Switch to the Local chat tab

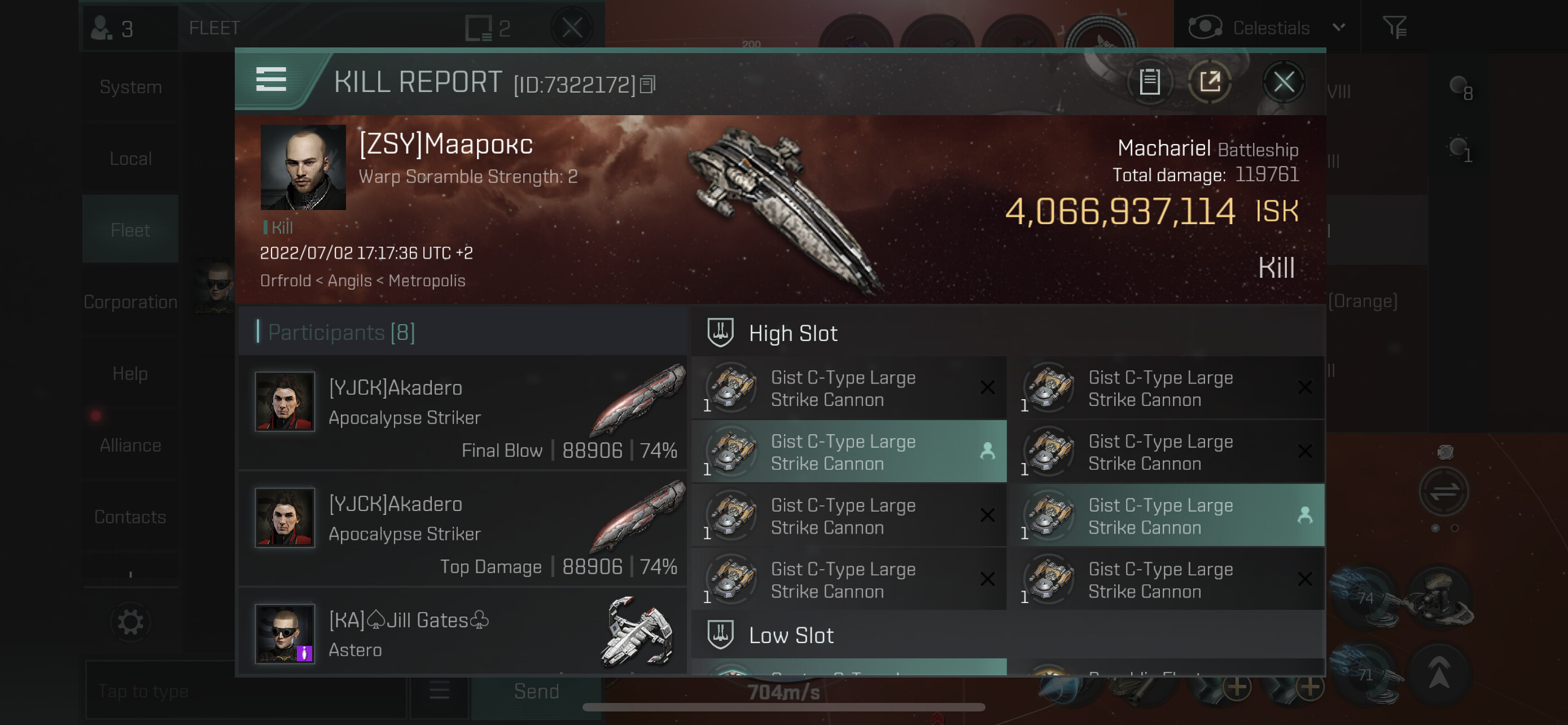pyautogui.click(x=130, y=159)
